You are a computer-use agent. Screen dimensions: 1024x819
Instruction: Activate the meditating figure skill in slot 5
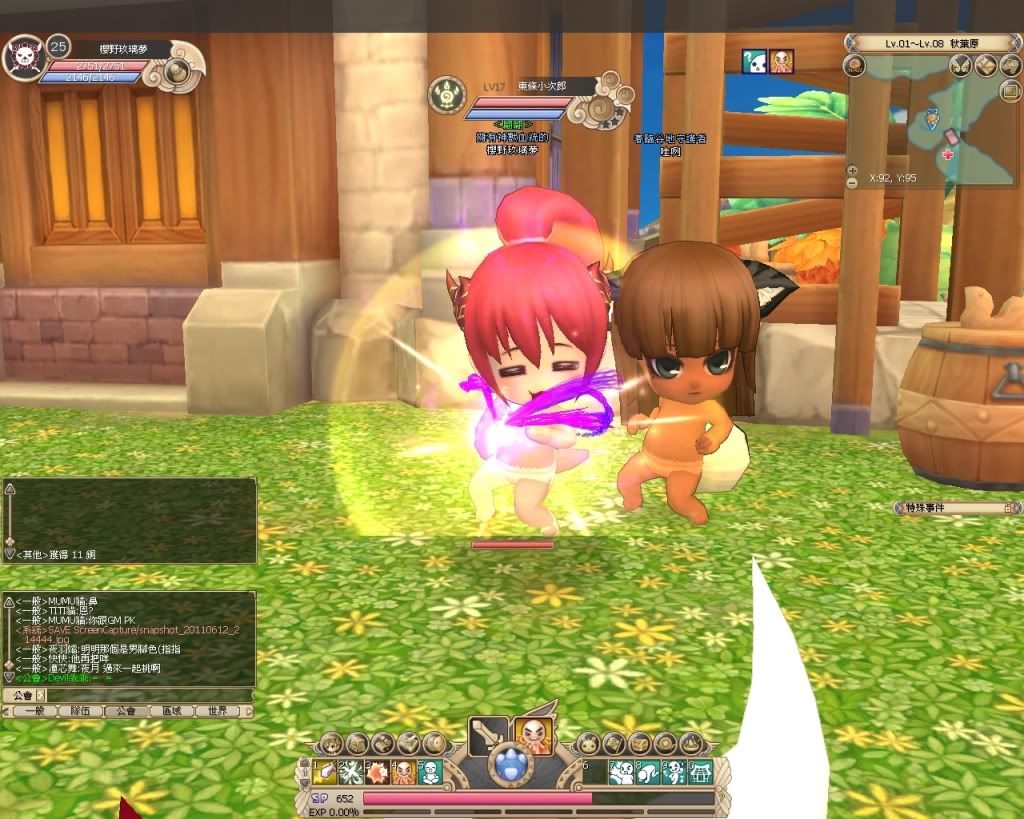click(429, 771)
